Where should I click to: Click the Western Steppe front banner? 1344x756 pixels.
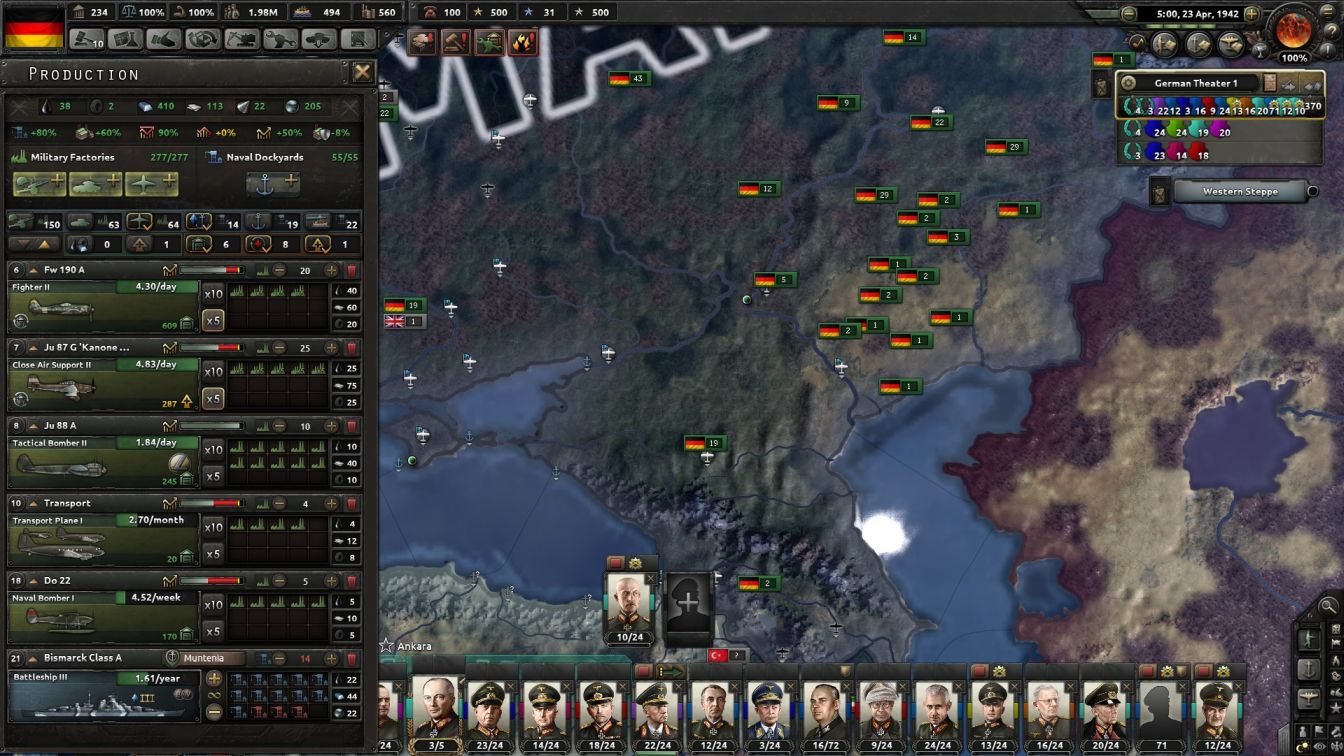click(x=1240, y=191)
